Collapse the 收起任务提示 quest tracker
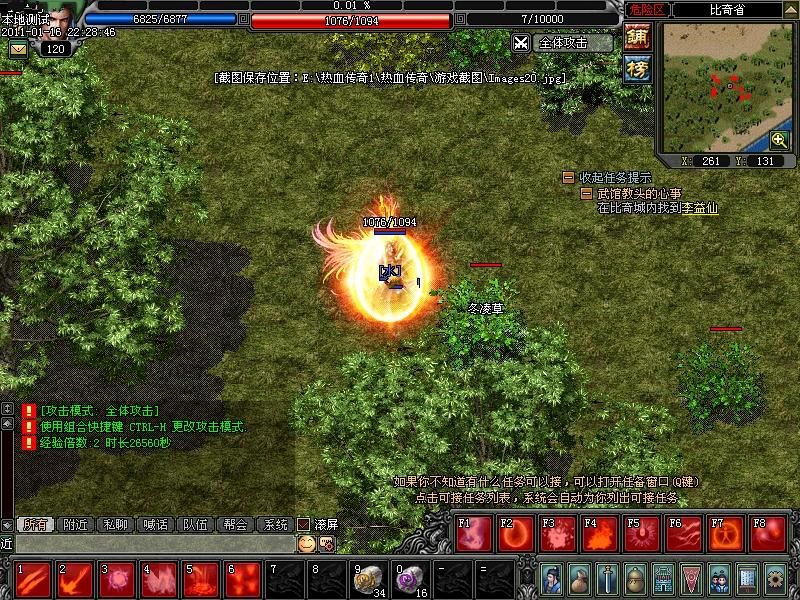The height and width of the screenshot is (600, 800). tap(568, 177)
